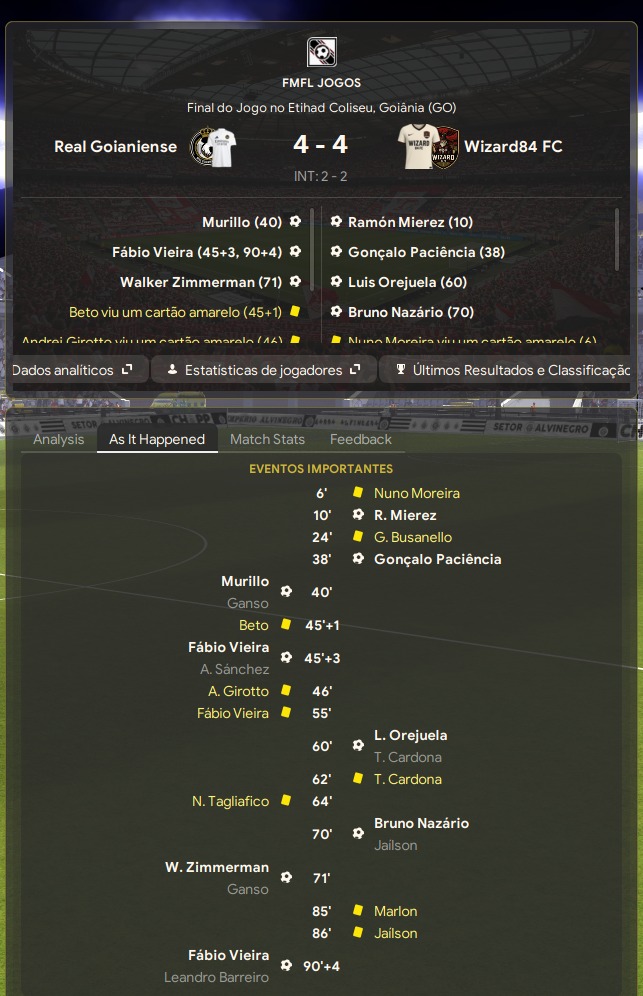643x996 pixels.
Task: Open G. Busanello's player profile
Action: click(x=413, y=537)
